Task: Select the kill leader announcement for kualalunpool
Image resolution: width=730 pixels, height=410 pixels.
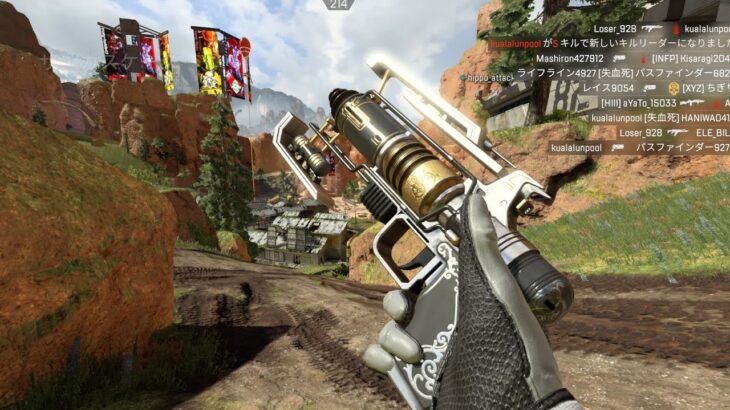Action: (608, 44)
